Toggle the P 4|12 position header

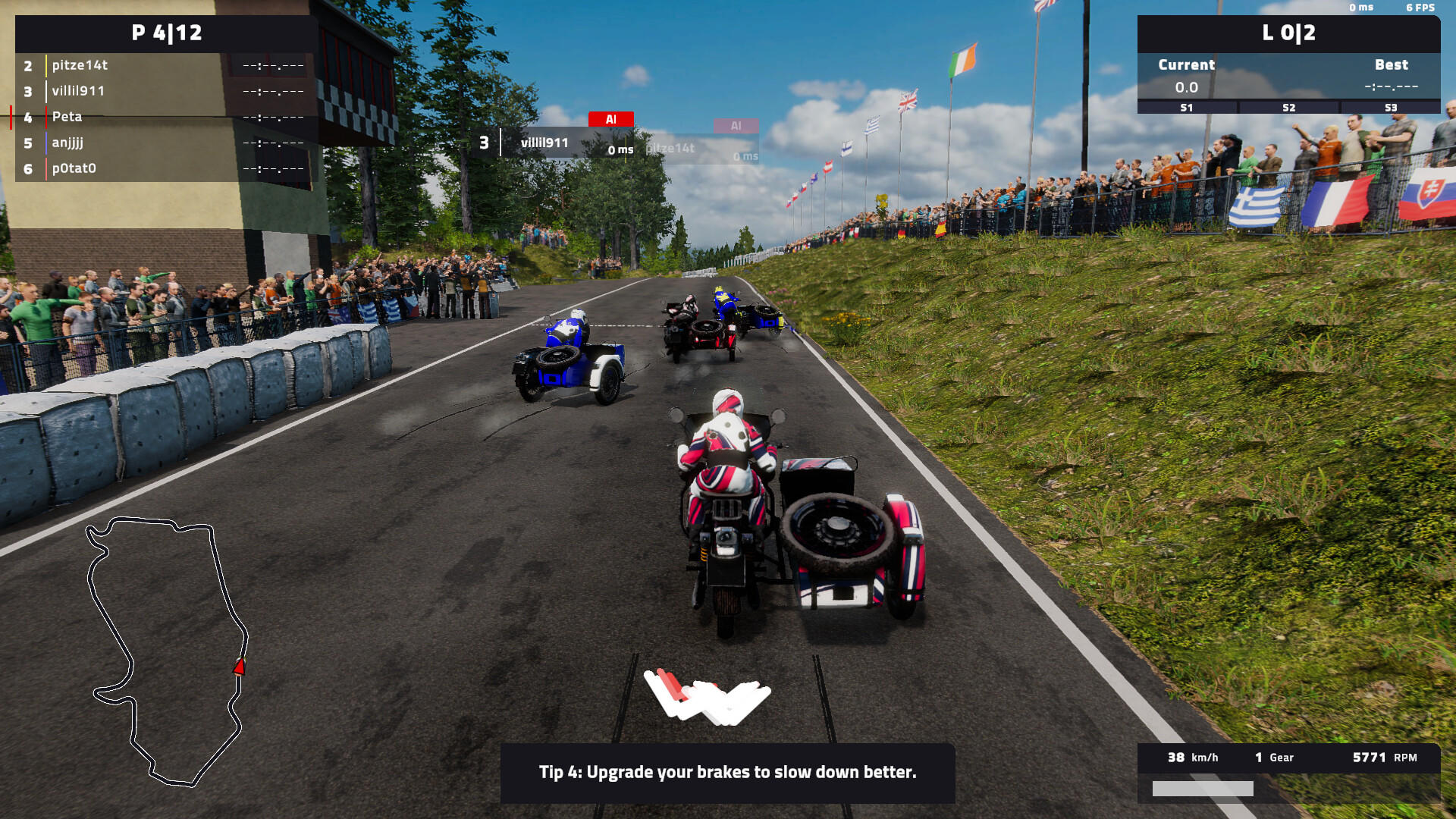(x=168, y=33)
